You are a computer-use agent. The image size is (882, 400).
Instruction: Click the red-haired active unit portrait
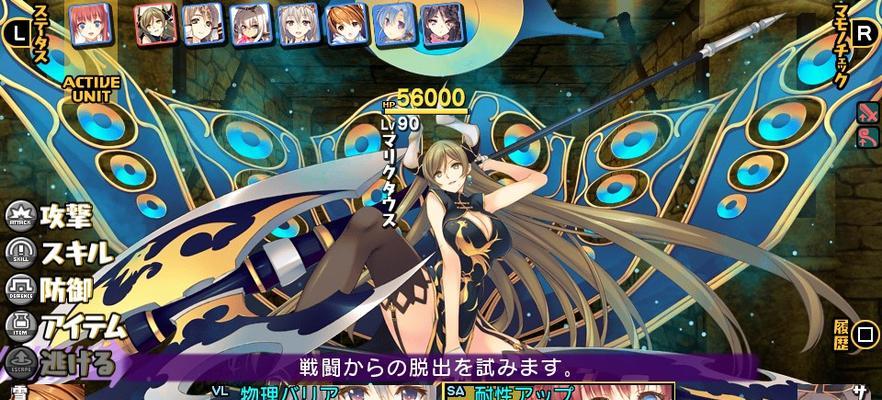click(91, 24)
